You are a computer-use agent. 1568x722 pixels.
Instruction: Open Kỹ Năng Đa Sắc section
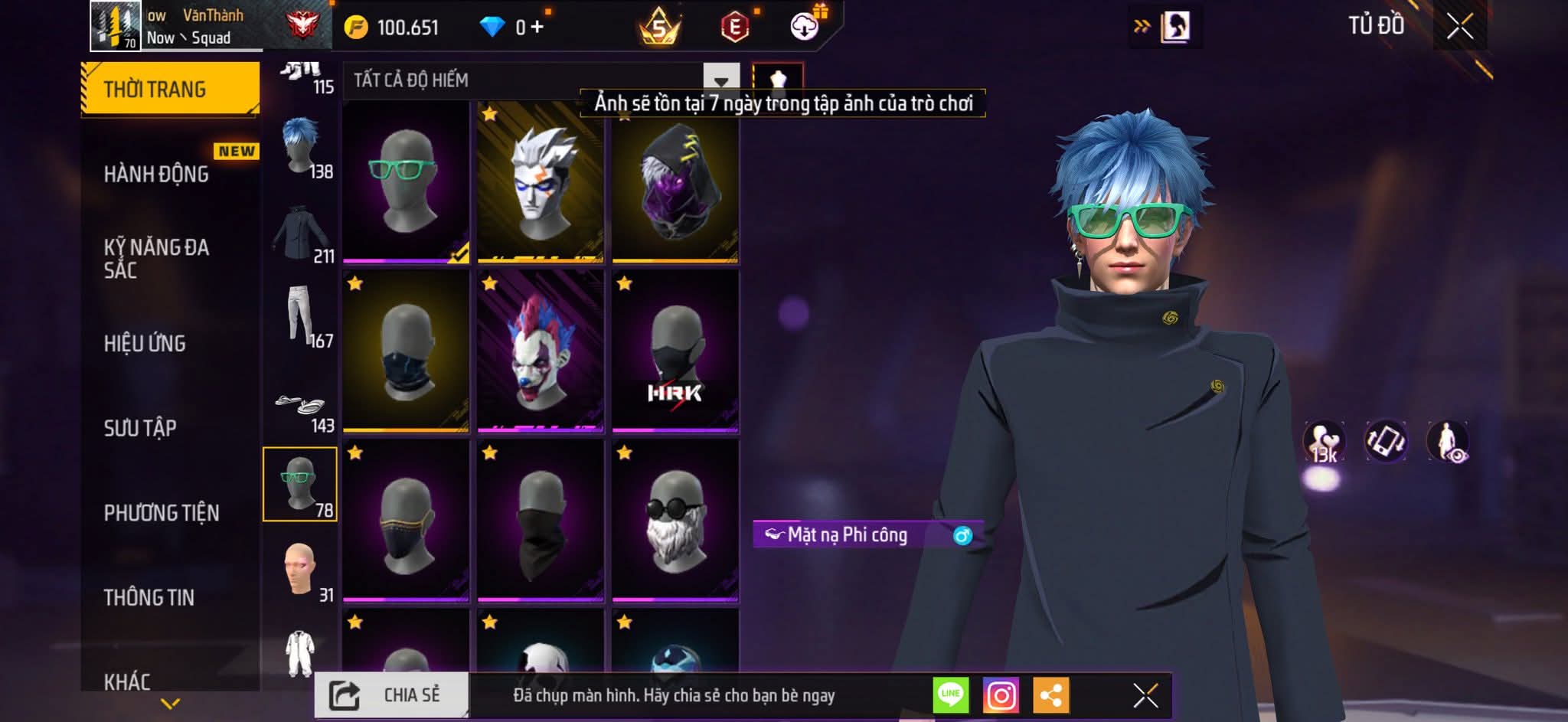(157, 258)
